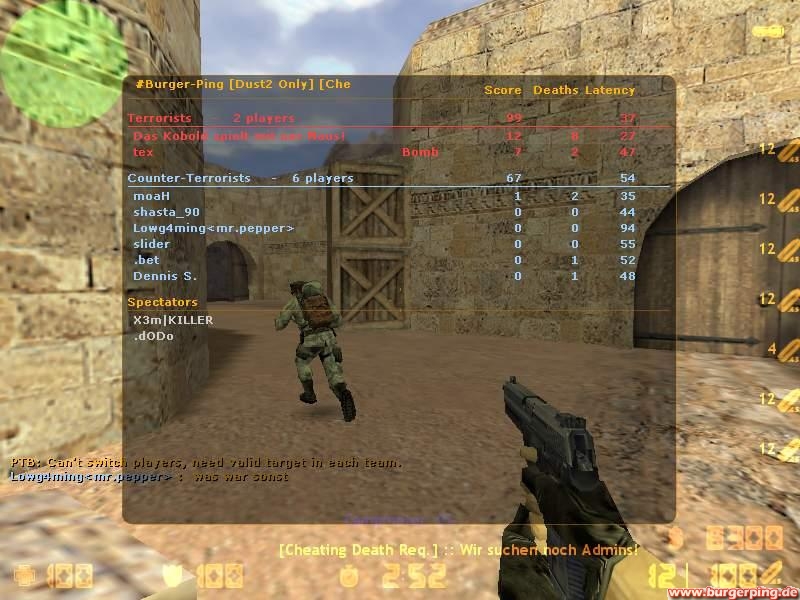Select the .bet player entry
Screen dimensions: 800x600
[x=146, y=260]
